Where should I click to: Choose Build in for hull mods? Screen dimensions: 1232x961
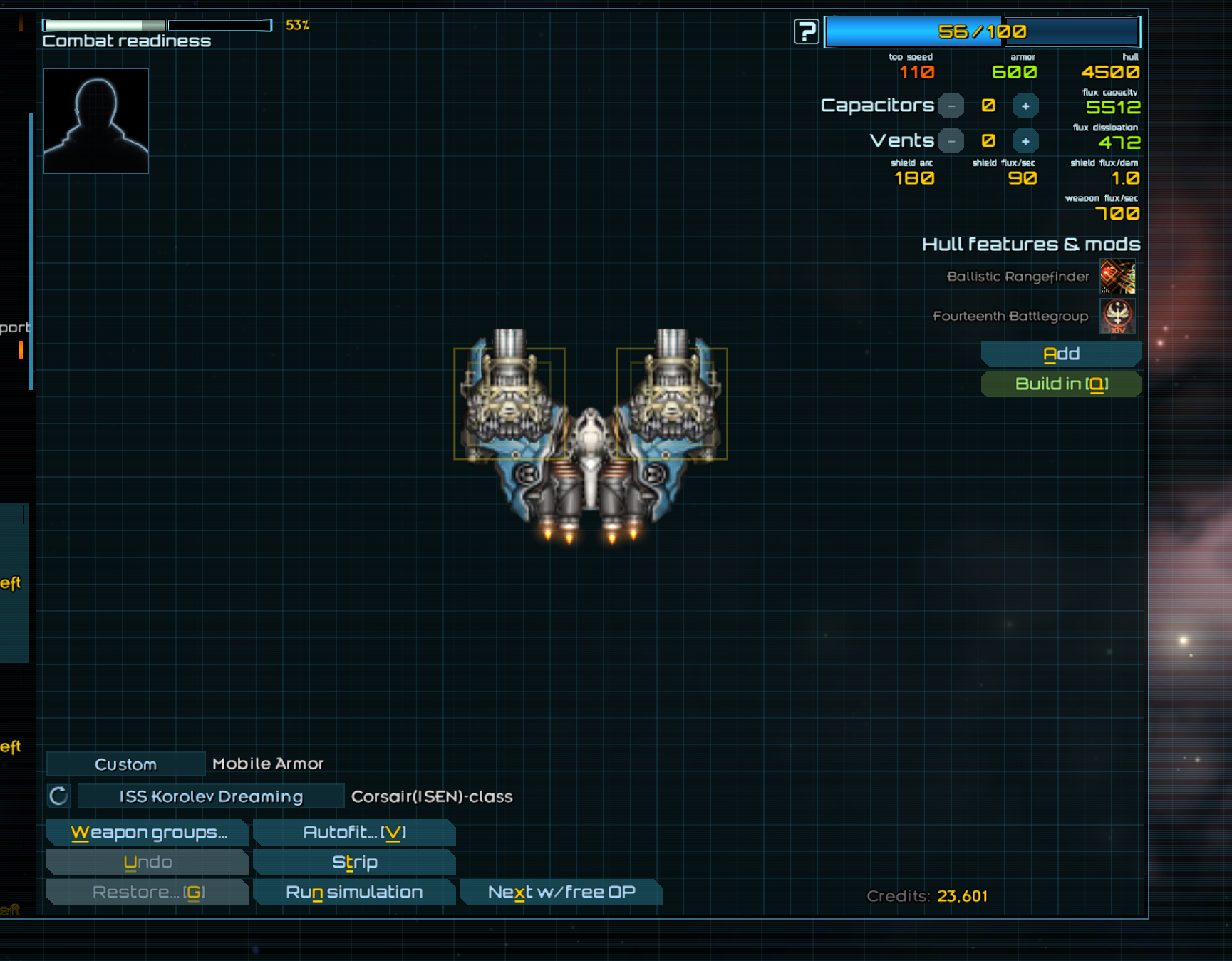1060,384
